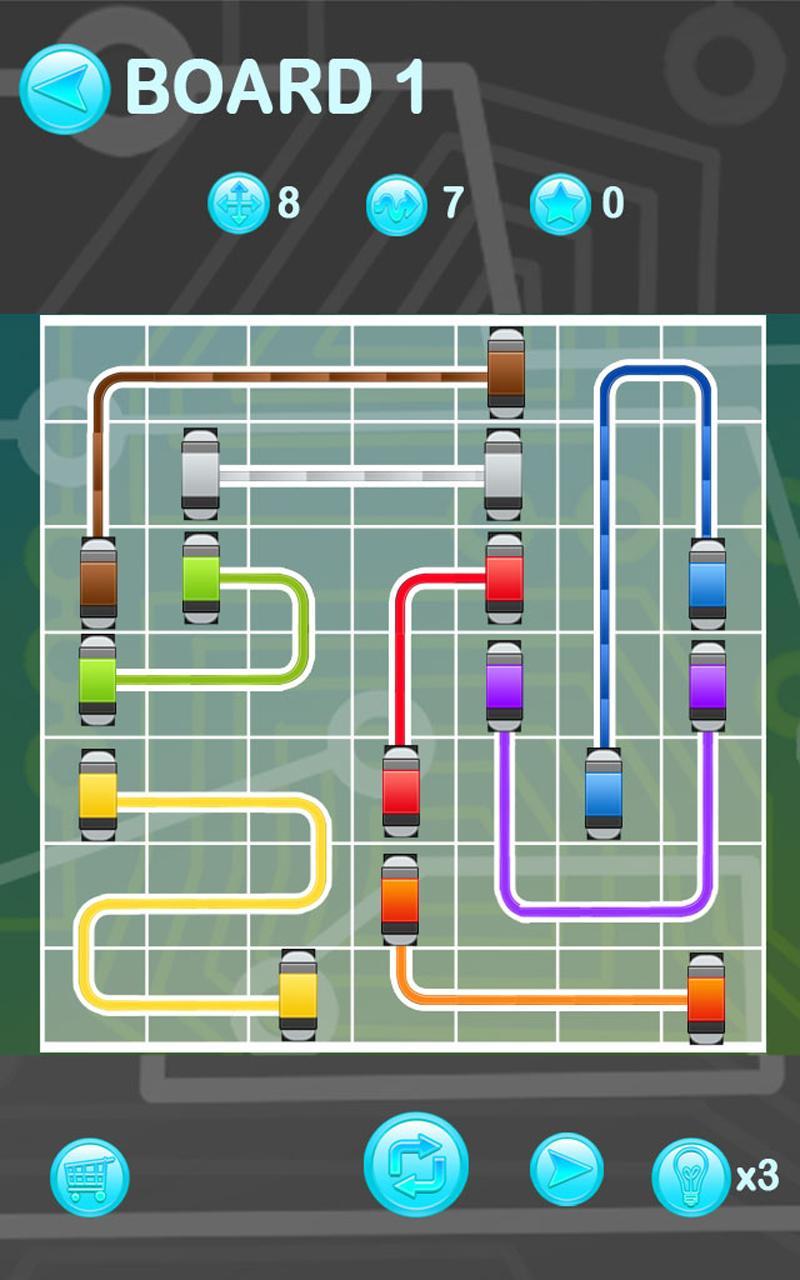
Task: Select the blue terminal enclosed by the purple wire
Action: [x=603, y=792]
